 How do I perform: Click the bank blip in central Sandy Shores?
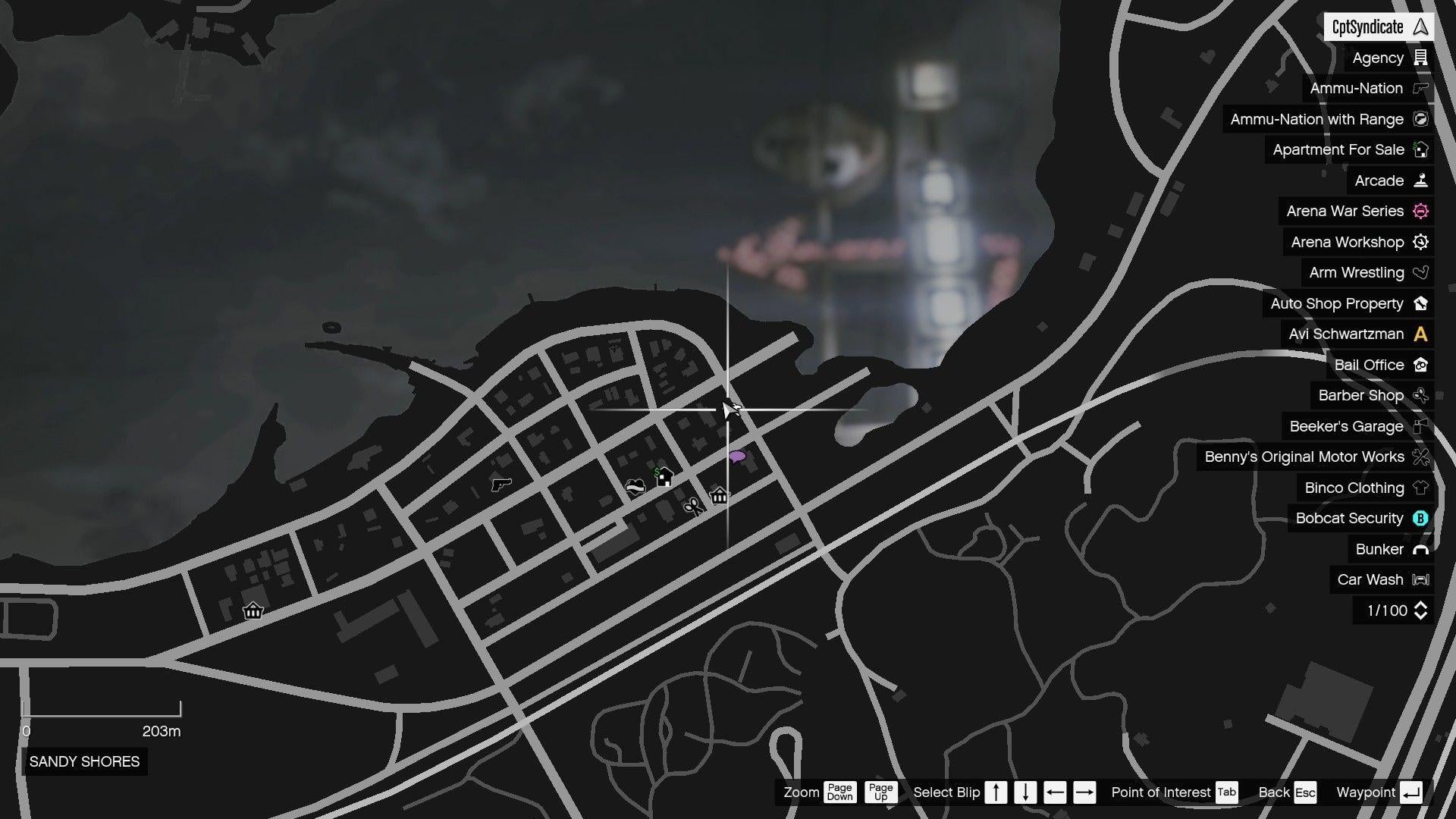[x=717, y=497]
